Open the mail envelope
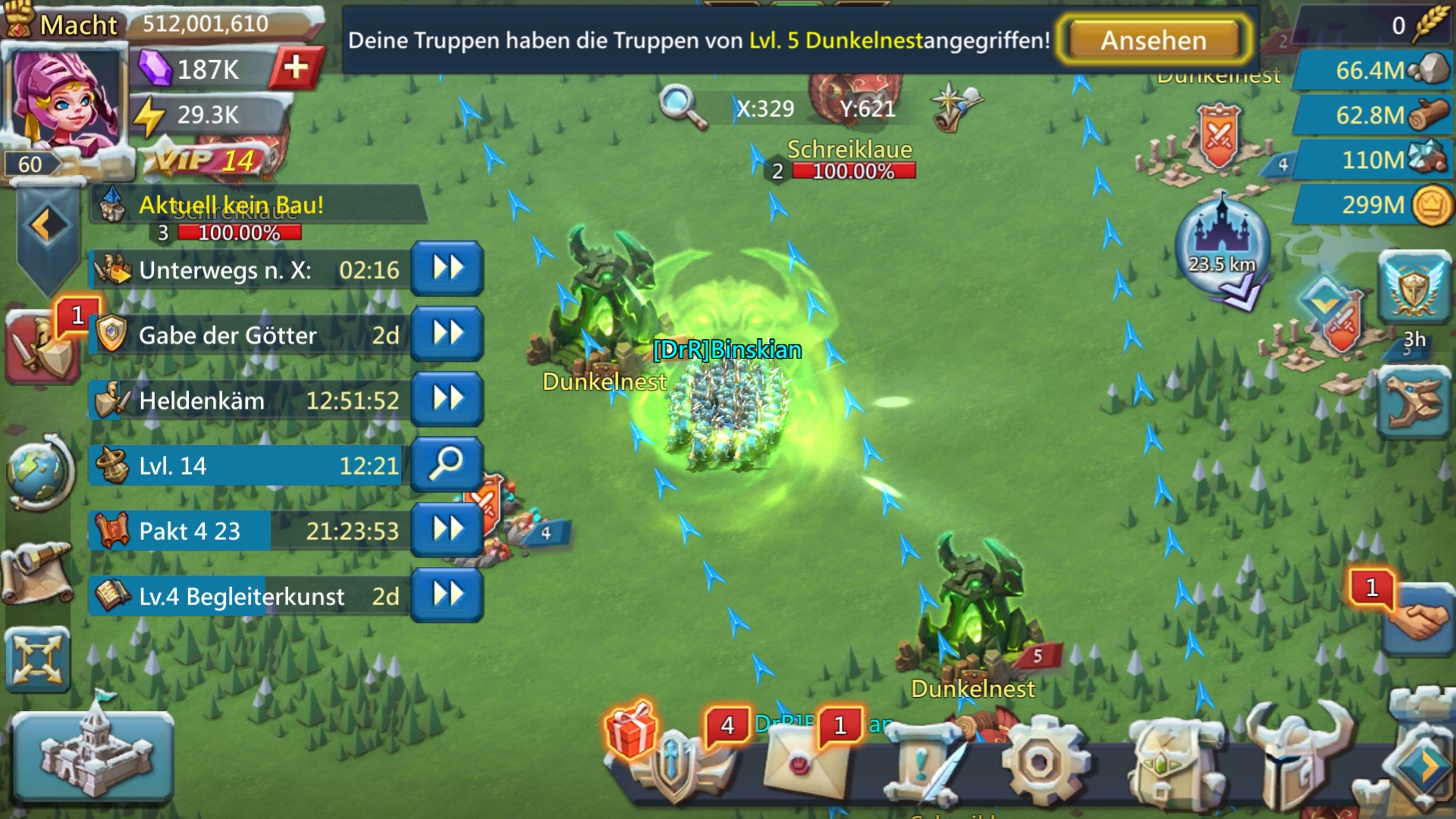Viewport: 1456px width, 819px height. pos(804,766)
